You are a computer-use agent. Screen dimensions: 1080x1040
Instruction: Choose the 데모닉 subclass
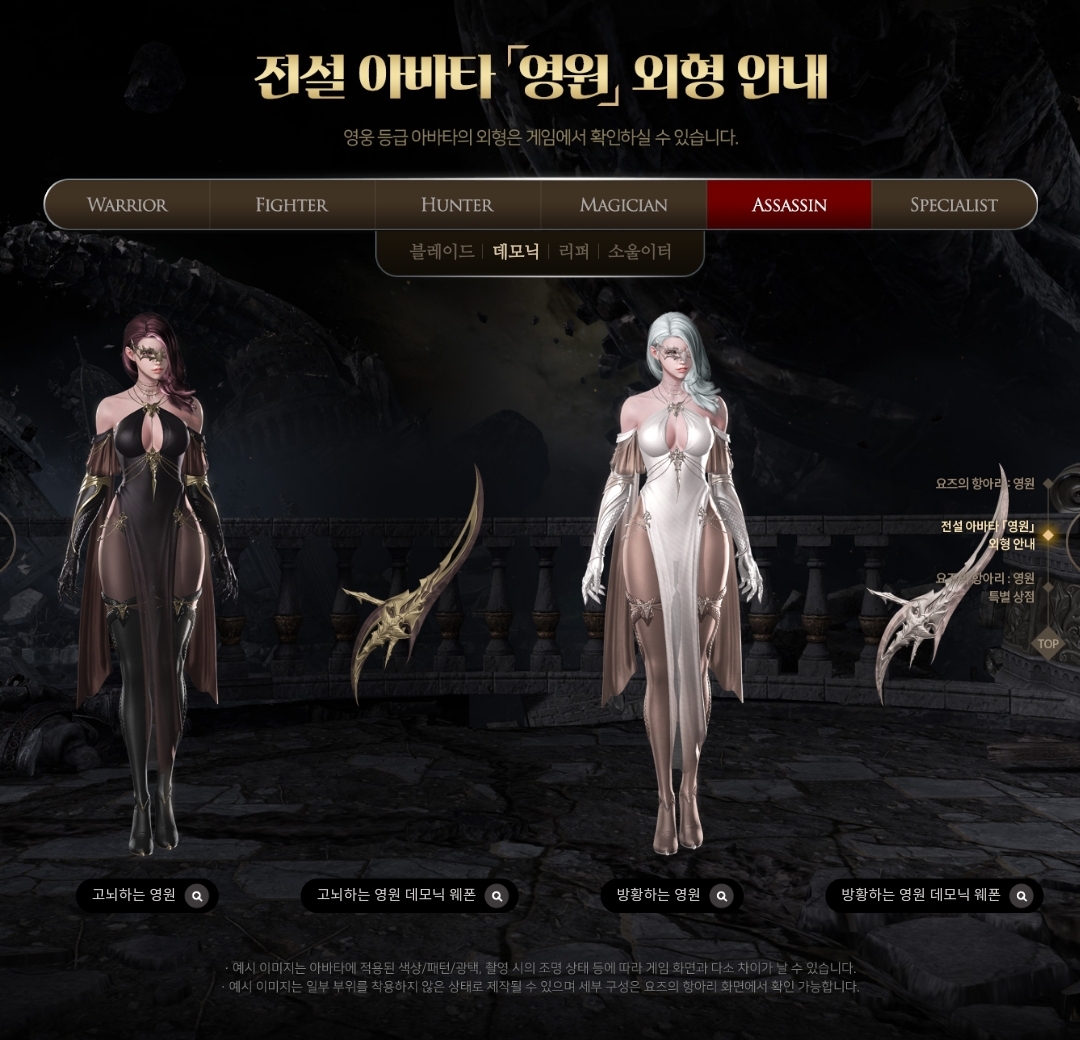(516, 252)
